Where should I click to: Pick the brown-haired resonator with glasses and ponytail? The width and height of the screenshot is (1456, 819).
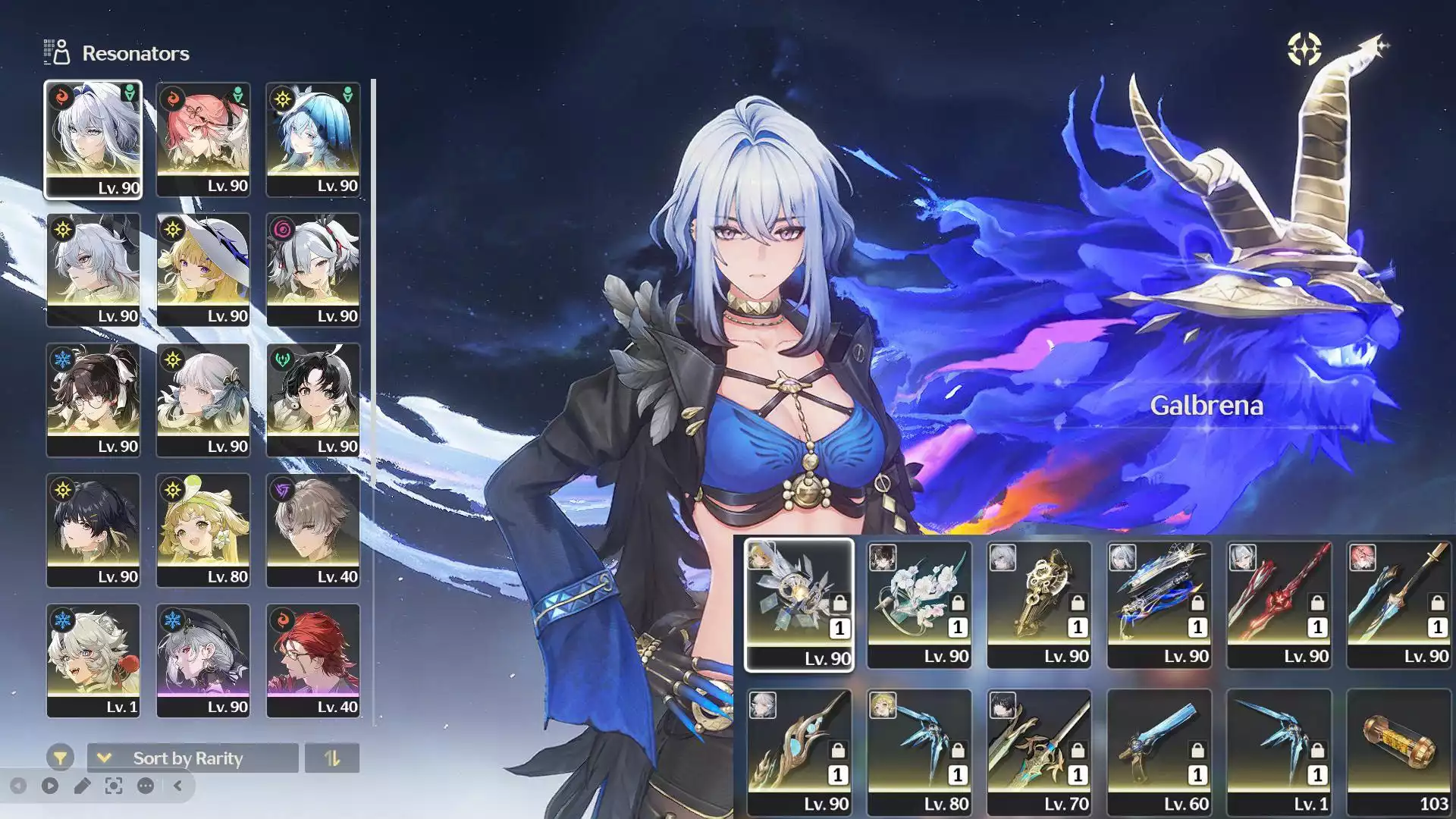coord(93,400)
